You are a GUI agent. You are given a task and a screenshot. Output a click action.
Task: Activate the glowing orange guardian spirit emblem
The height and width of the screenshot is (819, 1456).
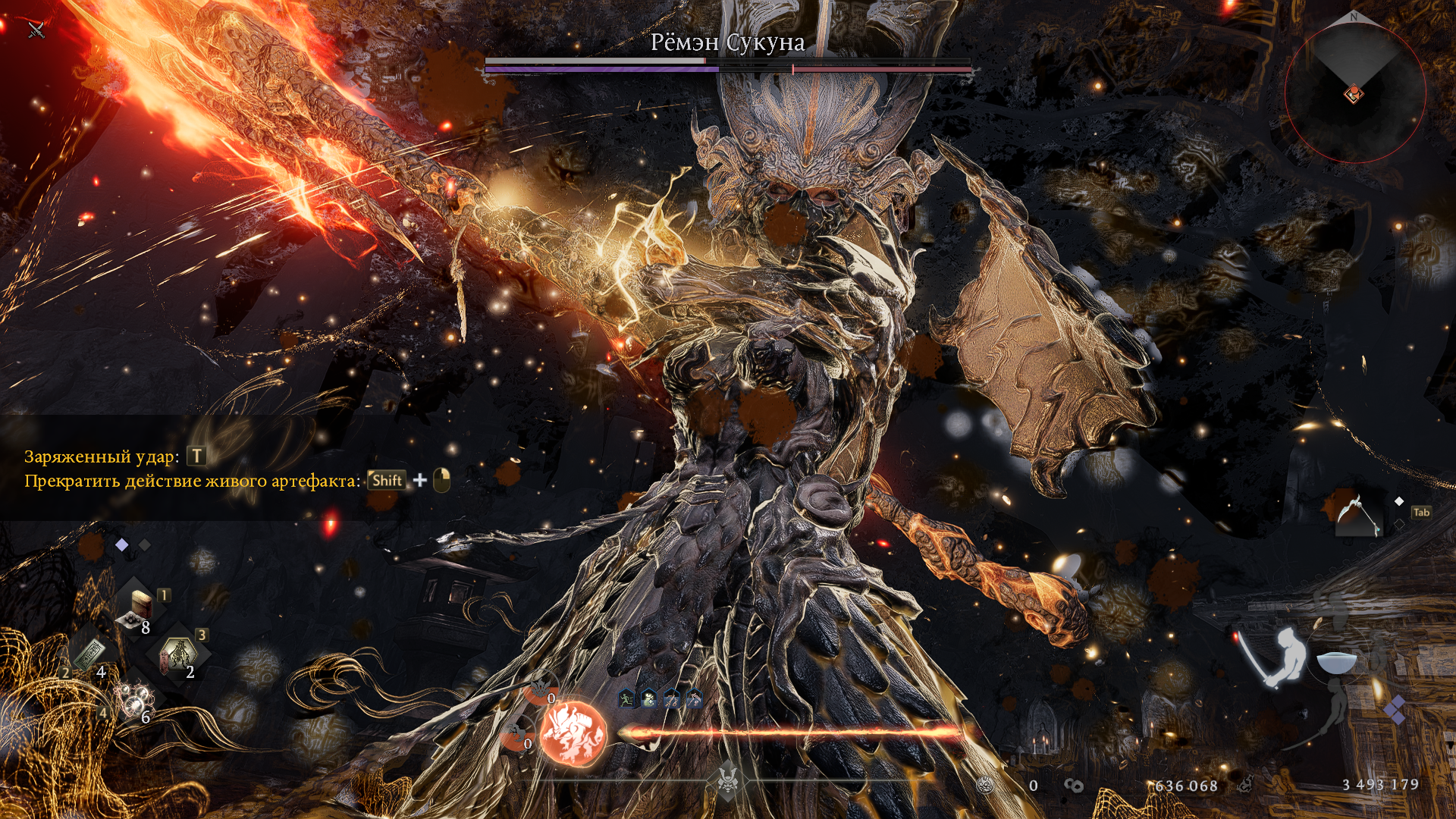[x=573, y=733]
